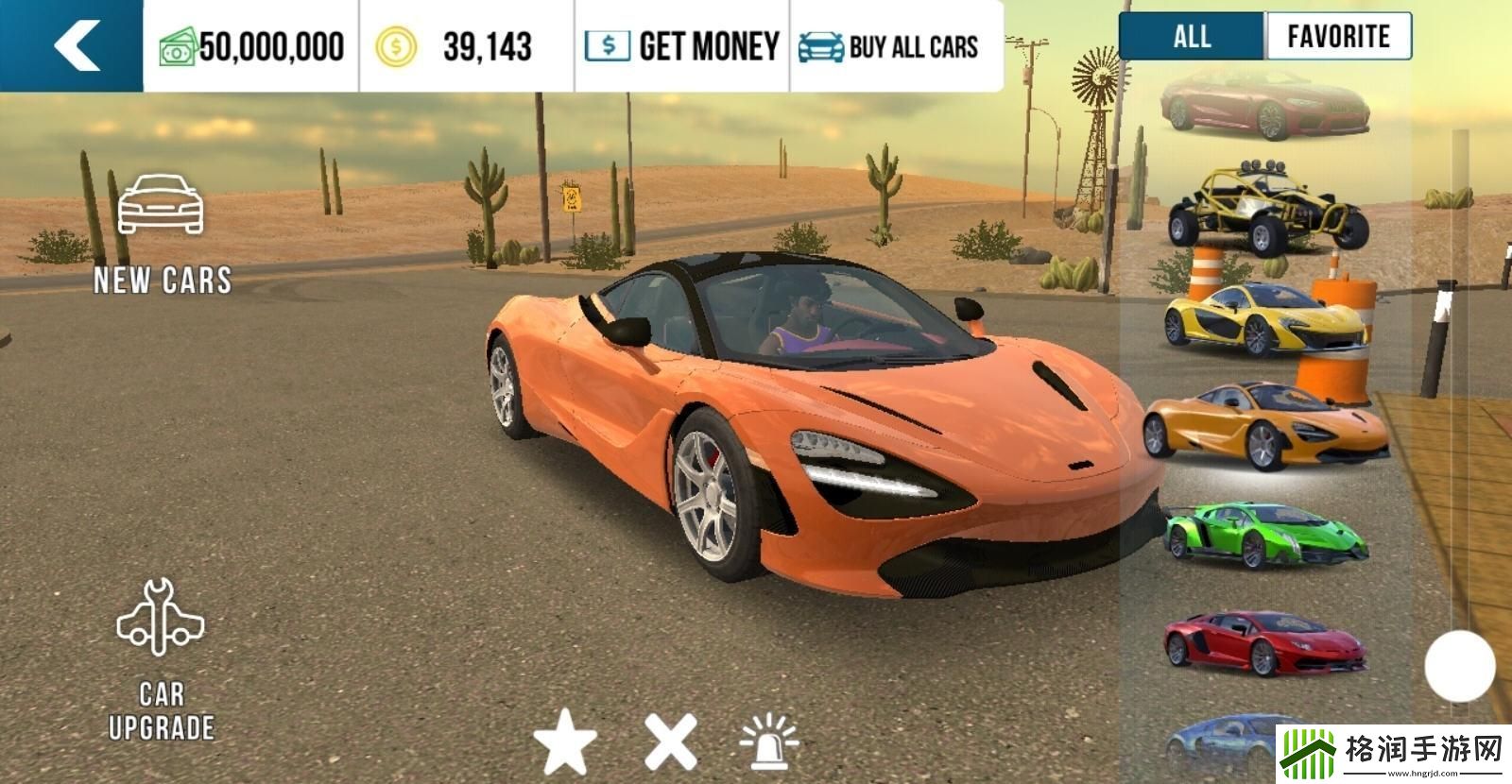The height and width of the screenshot is (784, 1512).
Task: Mark current car with star icon
Action: click(565, 742)
